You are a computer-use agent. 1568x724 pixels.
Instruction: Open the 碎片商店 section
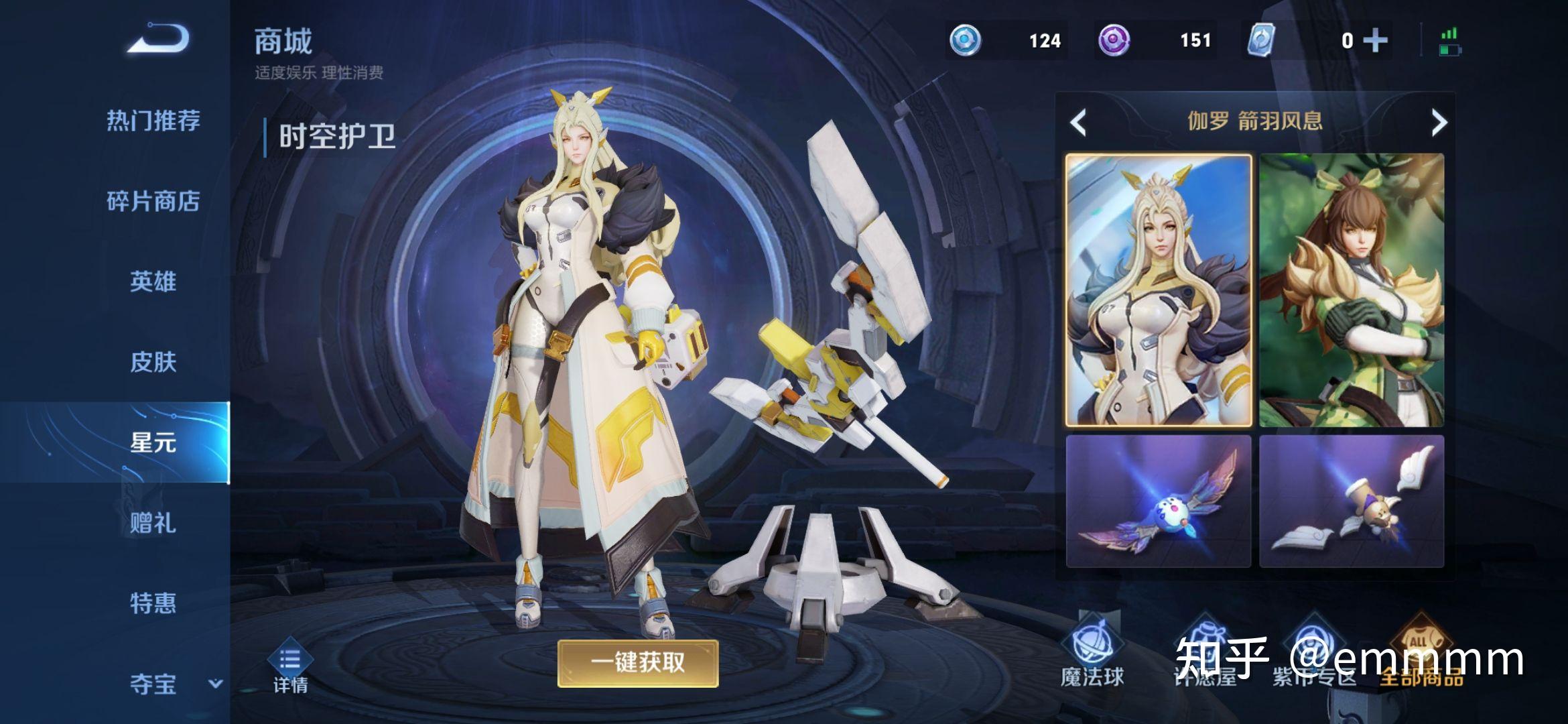(155, 201)
